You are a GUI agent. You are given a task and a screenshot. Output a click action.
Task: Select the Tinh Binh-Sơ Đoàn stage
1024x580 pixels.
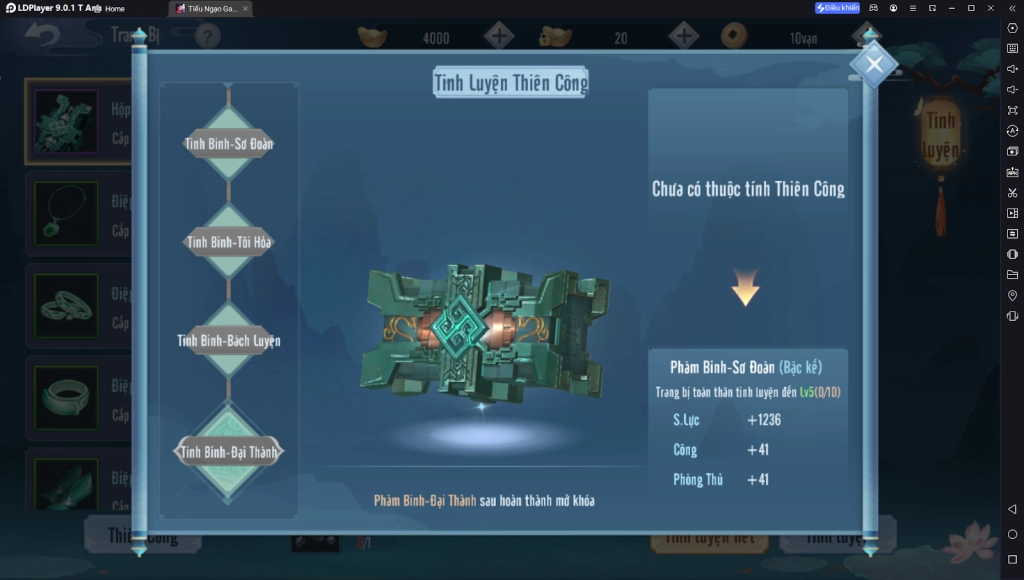(229, 144)
